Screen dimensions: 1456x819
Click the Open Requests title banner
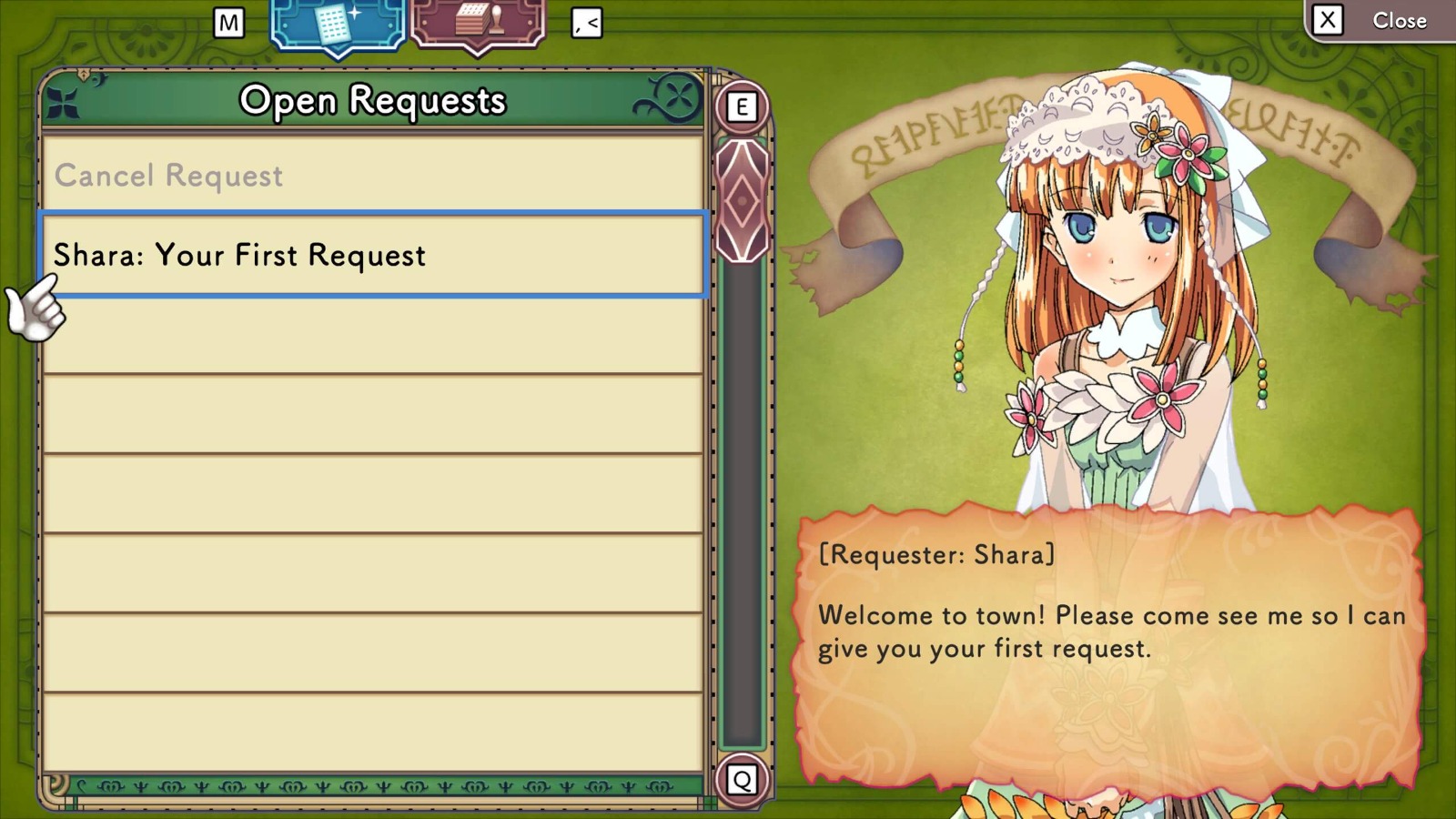pyautogui.click(x=373, y=101)
